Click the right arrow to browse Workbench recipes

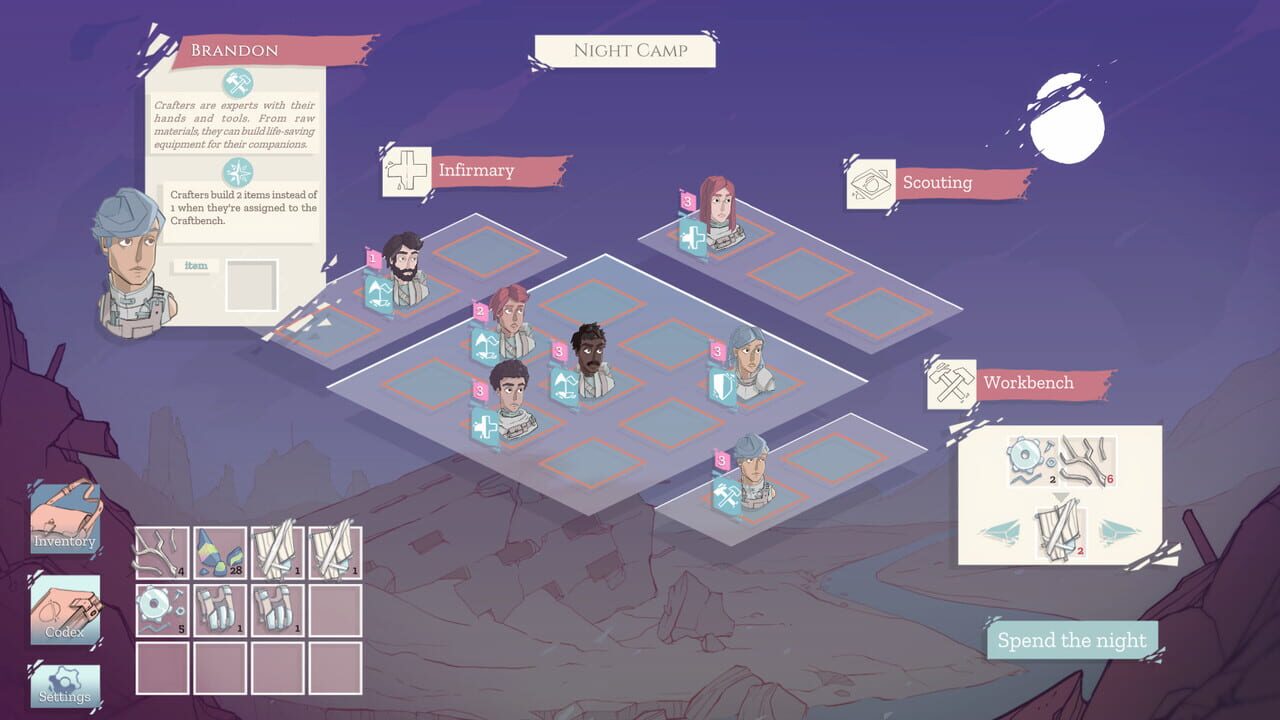(1118, 532)
